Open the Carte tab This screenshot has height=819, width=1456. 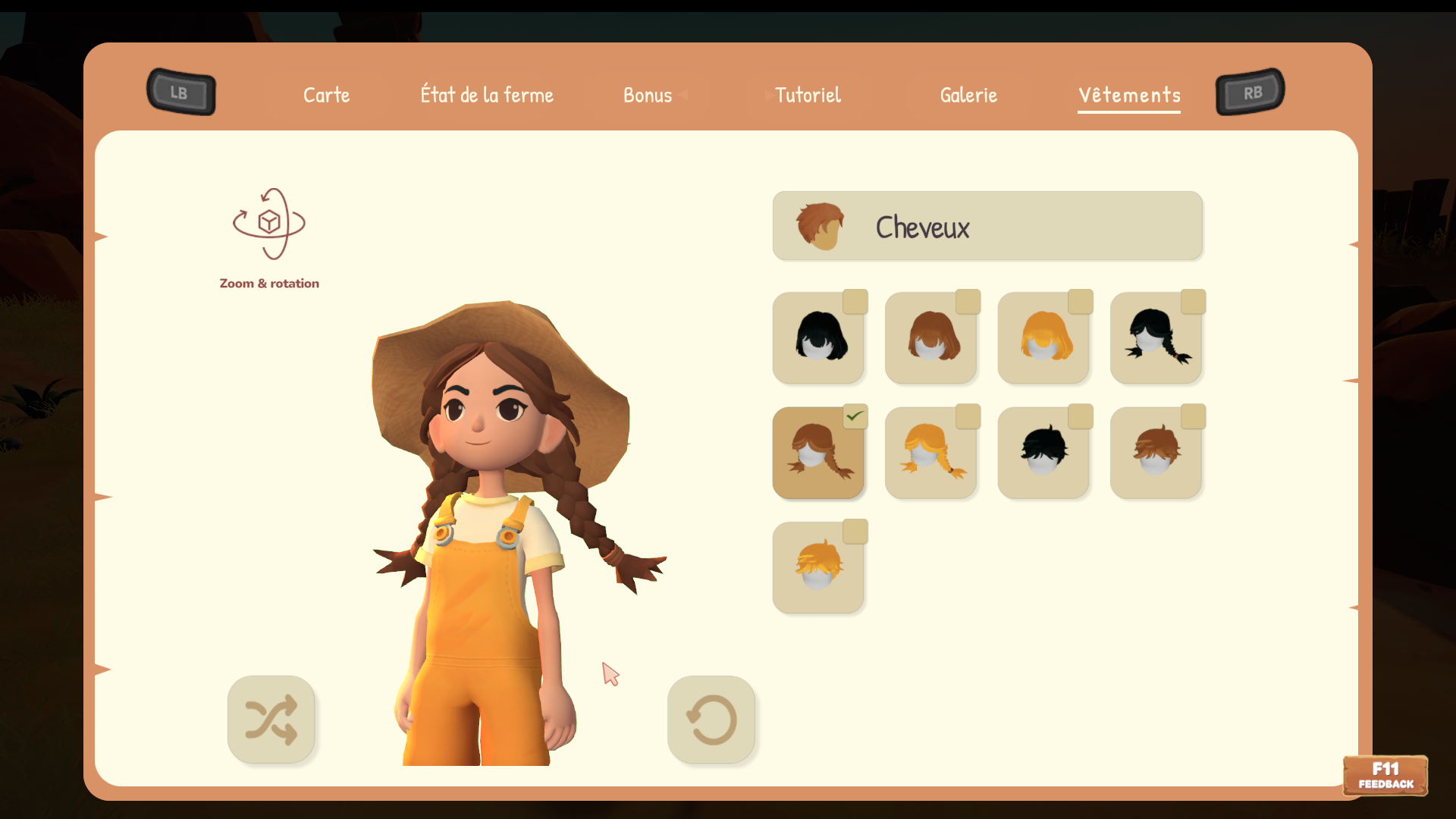pos(326,95)
